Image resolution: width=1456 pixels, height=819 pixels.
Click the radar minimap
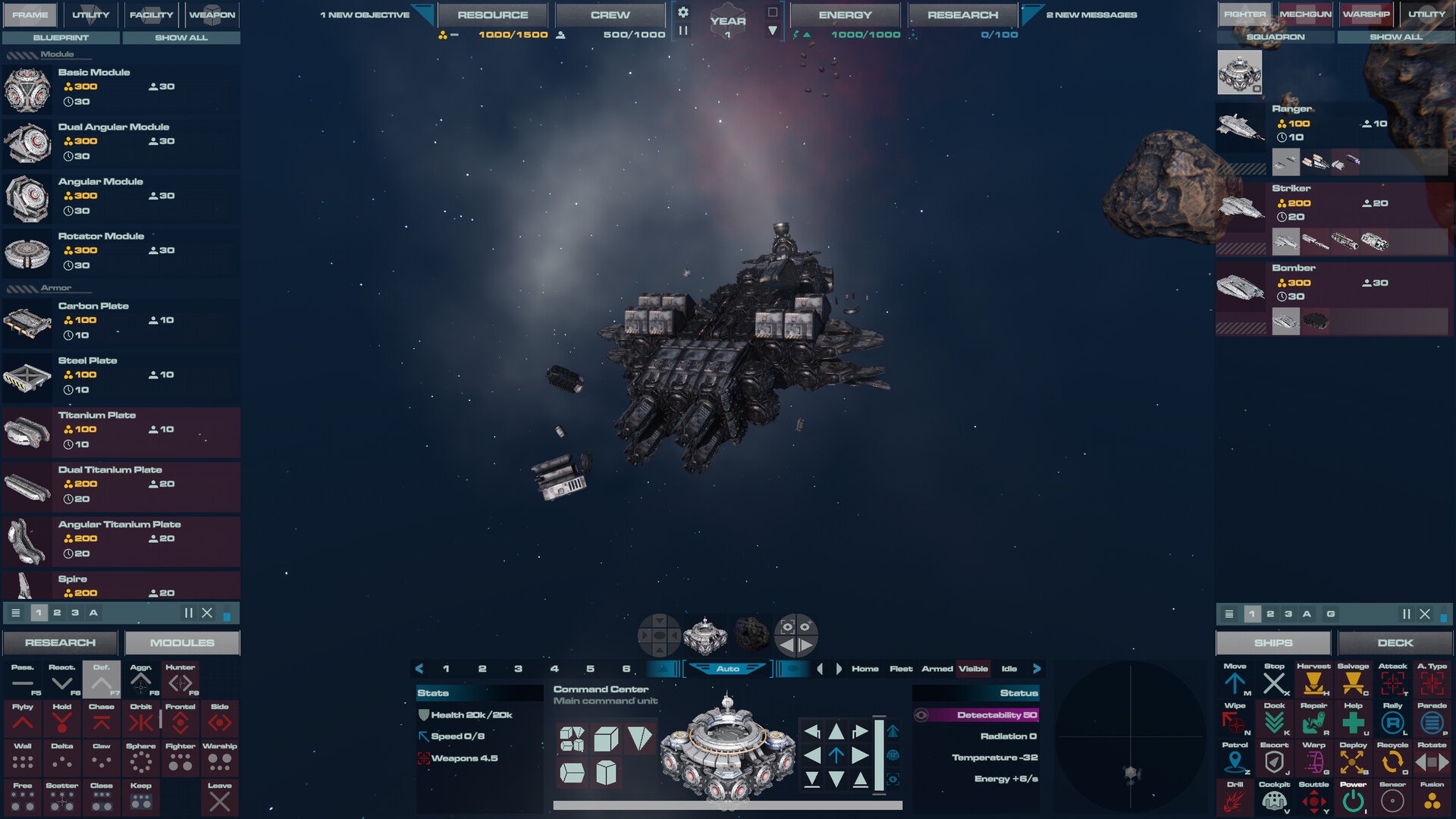[1130, 737]
